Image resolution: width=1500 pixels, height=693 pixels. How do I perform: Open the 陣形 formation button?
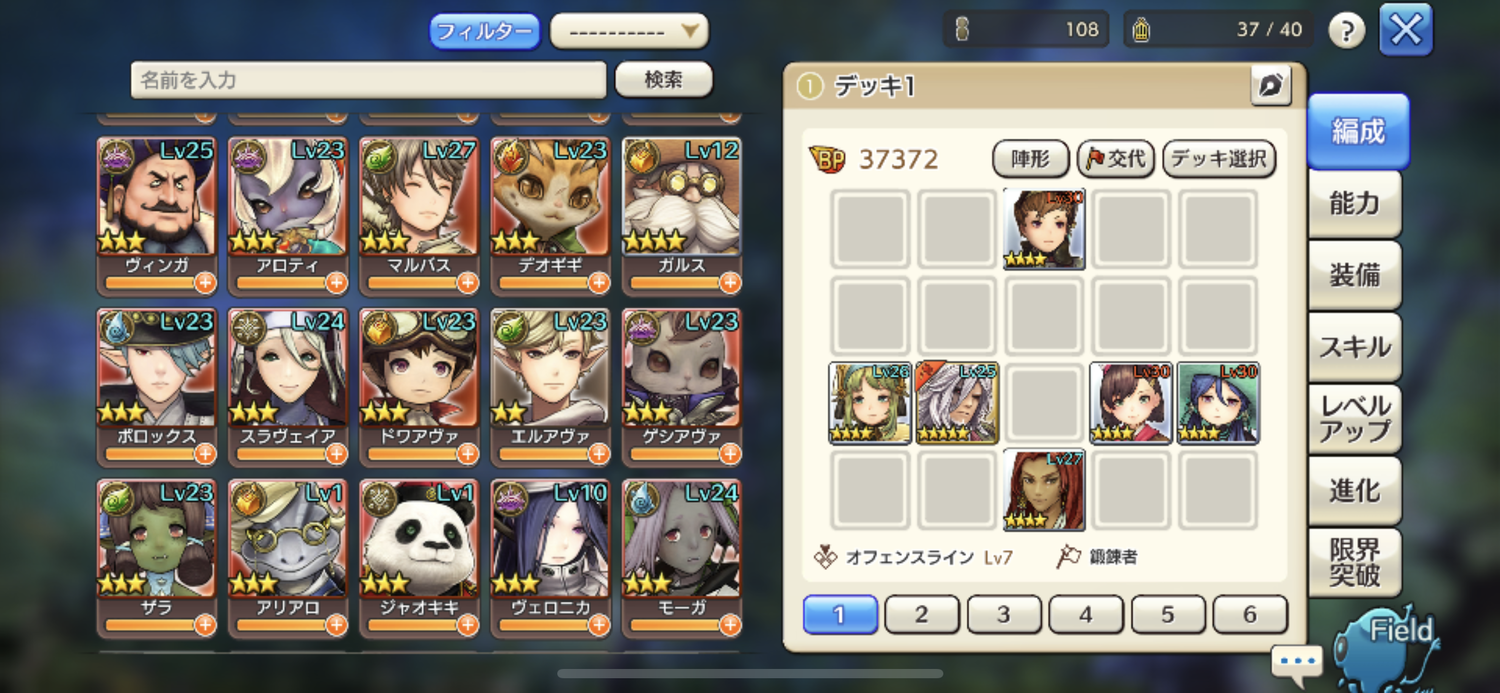click(x=1030, y=158)
